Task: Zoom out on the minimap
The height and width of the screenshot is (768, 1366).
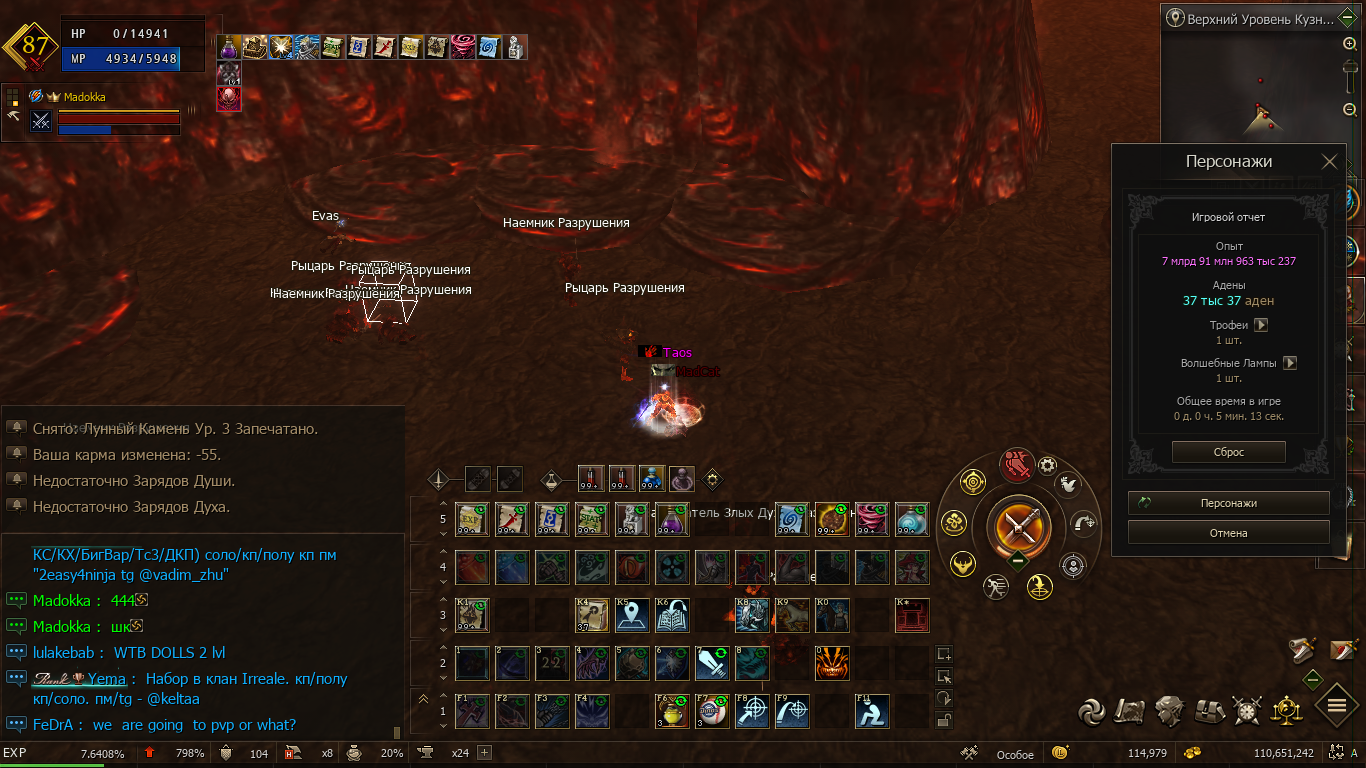Action: click(x=1349, y=110)
